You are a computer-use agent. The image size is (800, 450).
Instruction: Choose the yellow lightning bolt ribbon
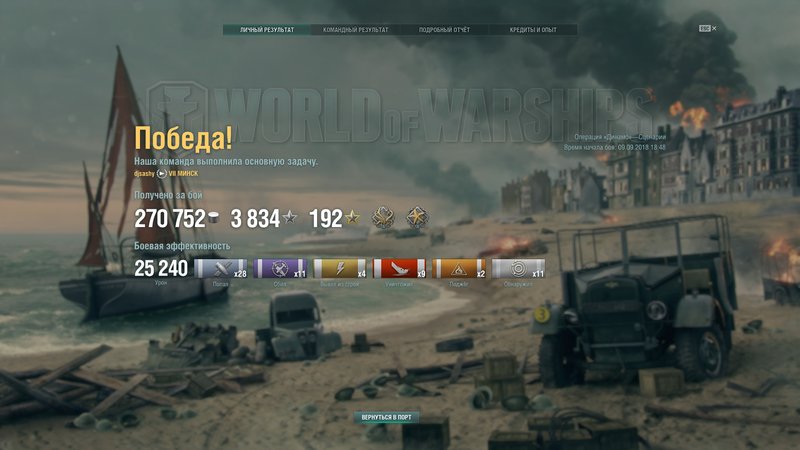339,268
